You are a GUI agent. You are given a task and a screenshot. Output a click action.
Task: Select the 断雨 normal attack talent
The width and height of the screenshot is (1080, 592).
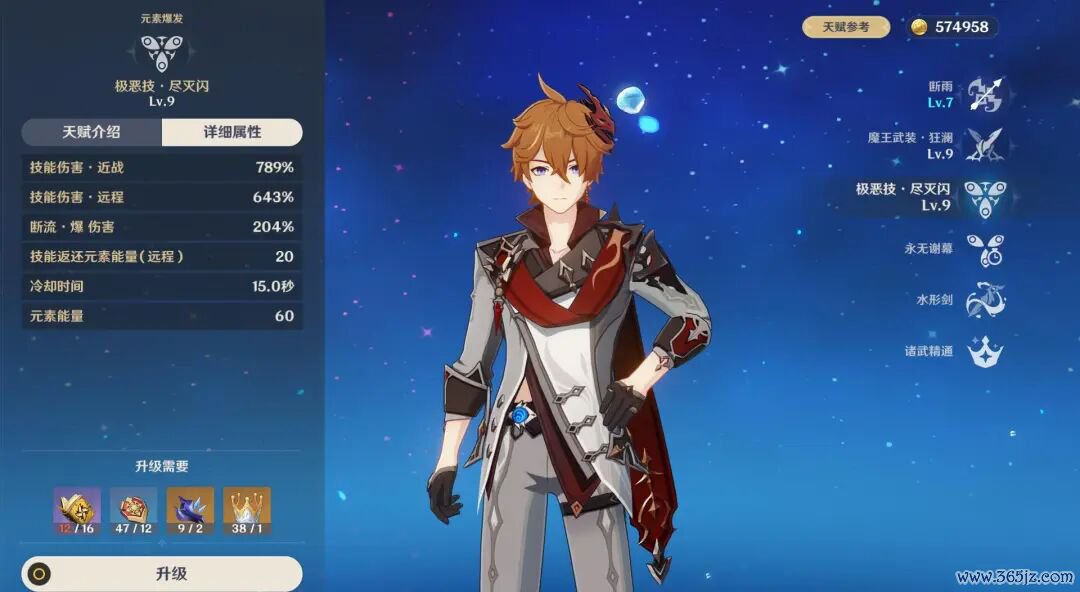tap(984, 95)
